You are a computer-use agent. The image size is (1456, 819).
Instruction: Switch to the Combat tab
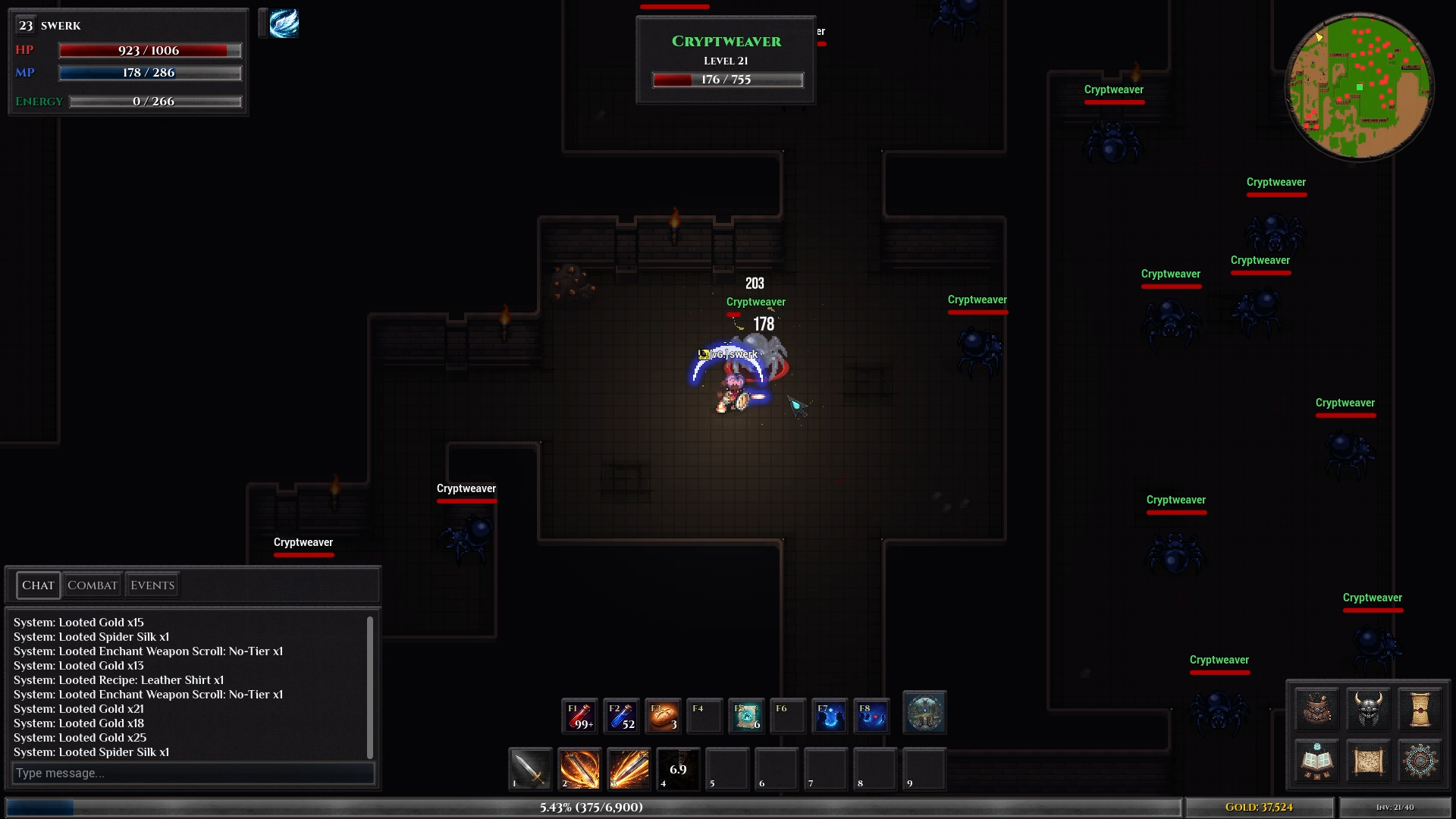click(x=93, y=585)
